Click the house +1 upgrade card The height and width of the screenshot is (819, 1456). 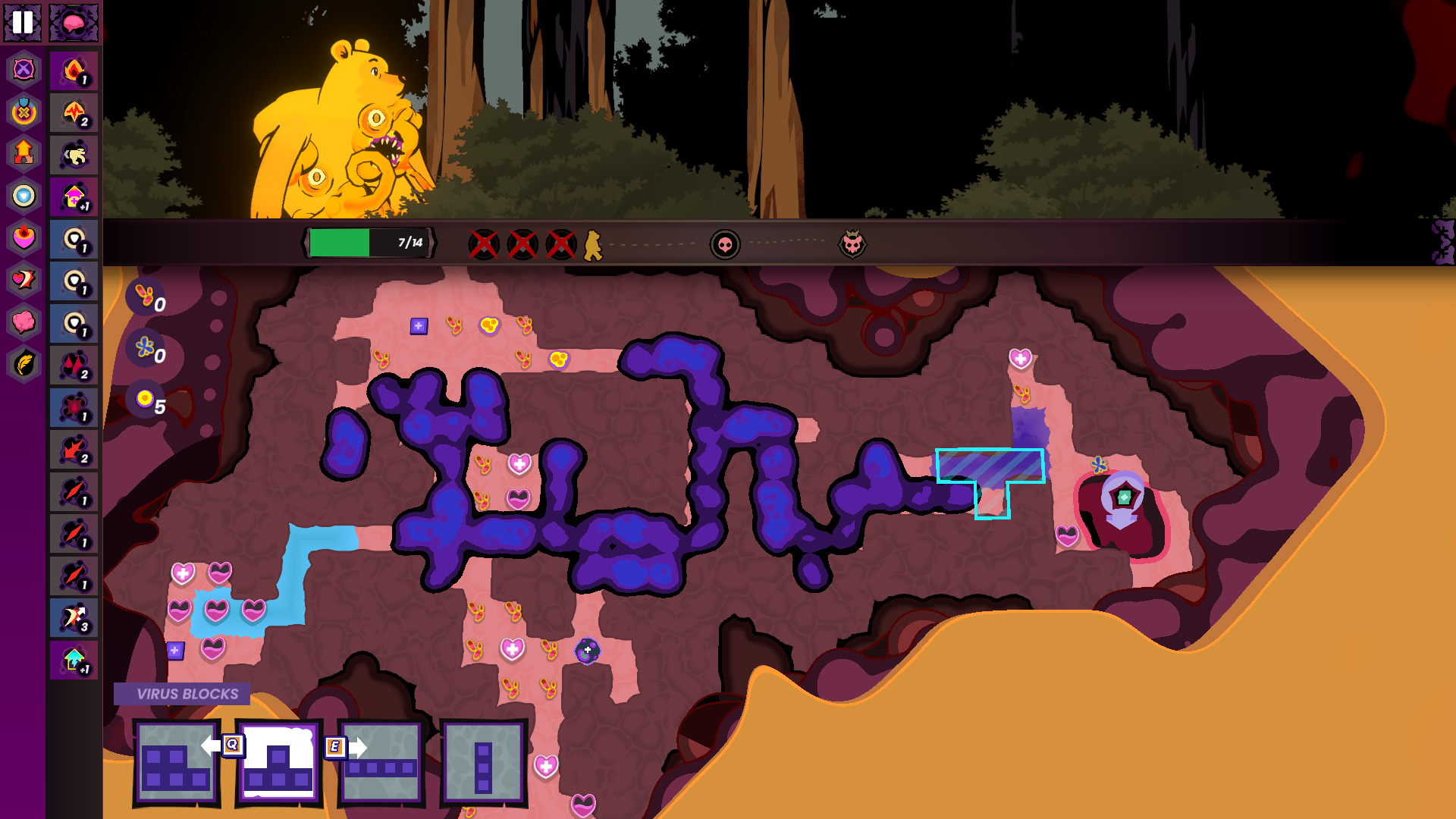pyautogui.click(x=74, y=196)
